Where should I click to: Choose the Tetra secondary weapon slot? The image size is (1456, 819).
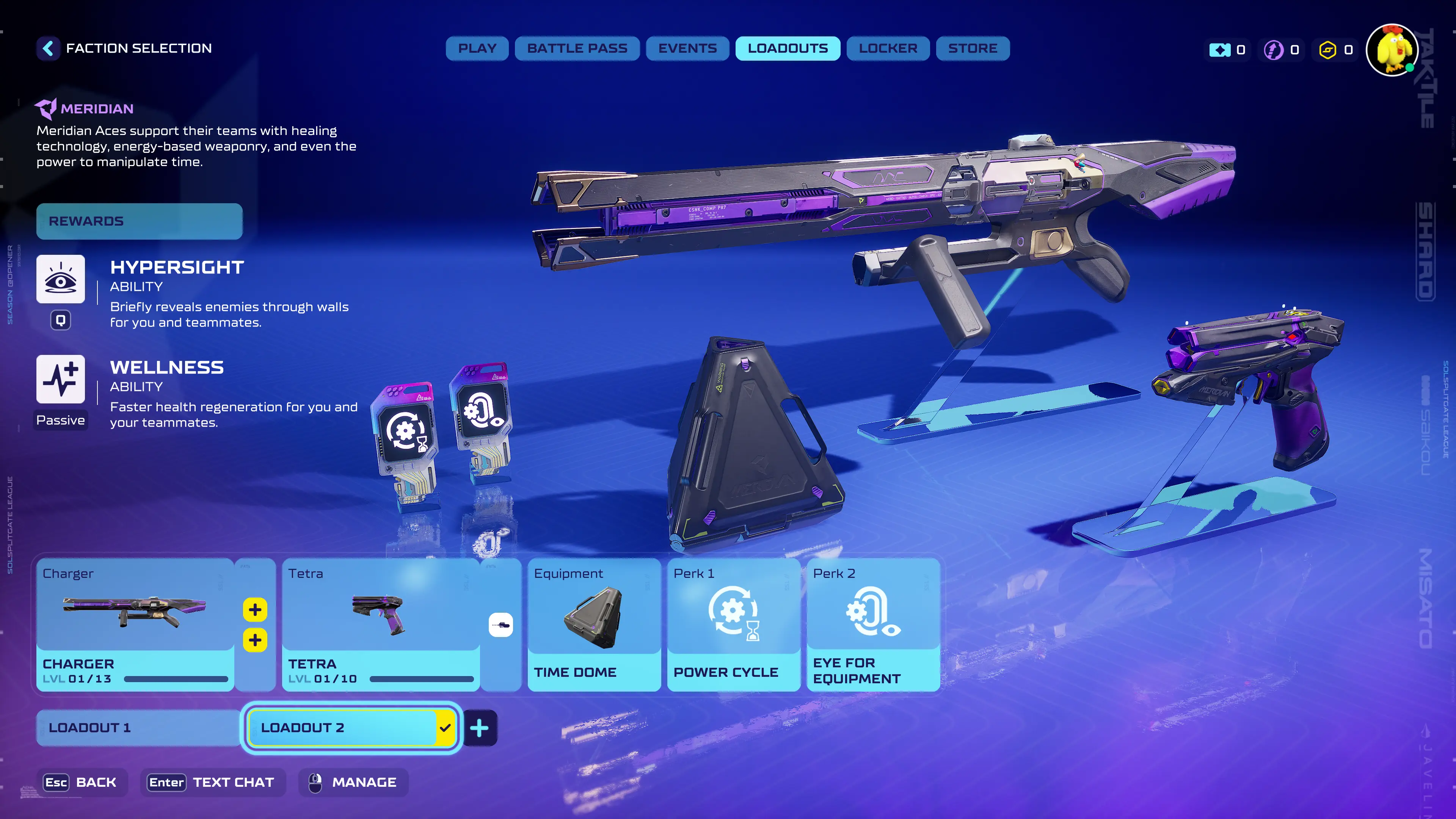380,624
